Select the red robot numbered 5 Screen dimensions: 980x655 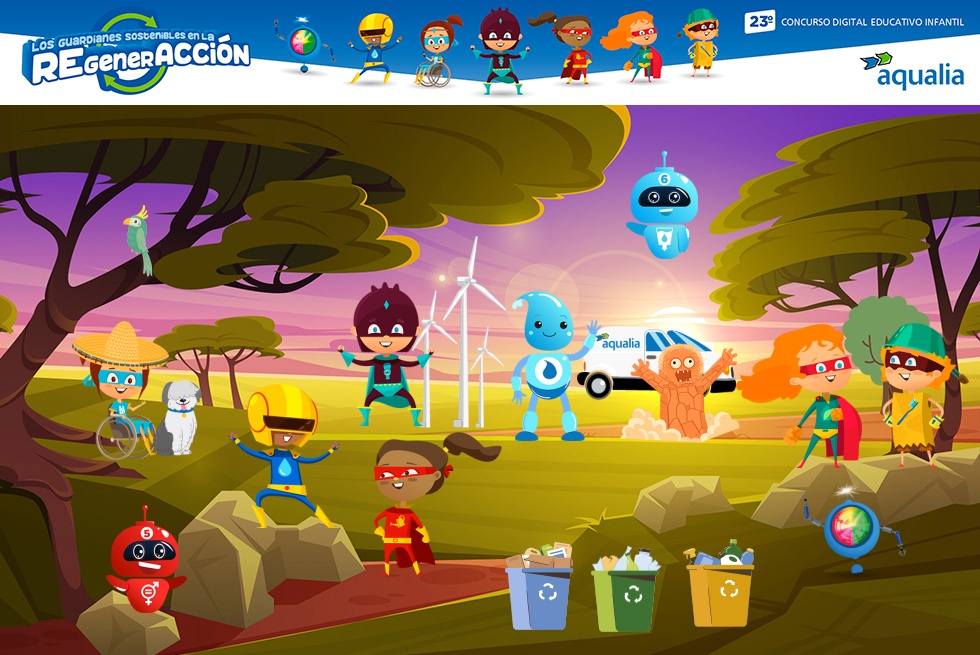pyautogui.click(x=146, y=562)
